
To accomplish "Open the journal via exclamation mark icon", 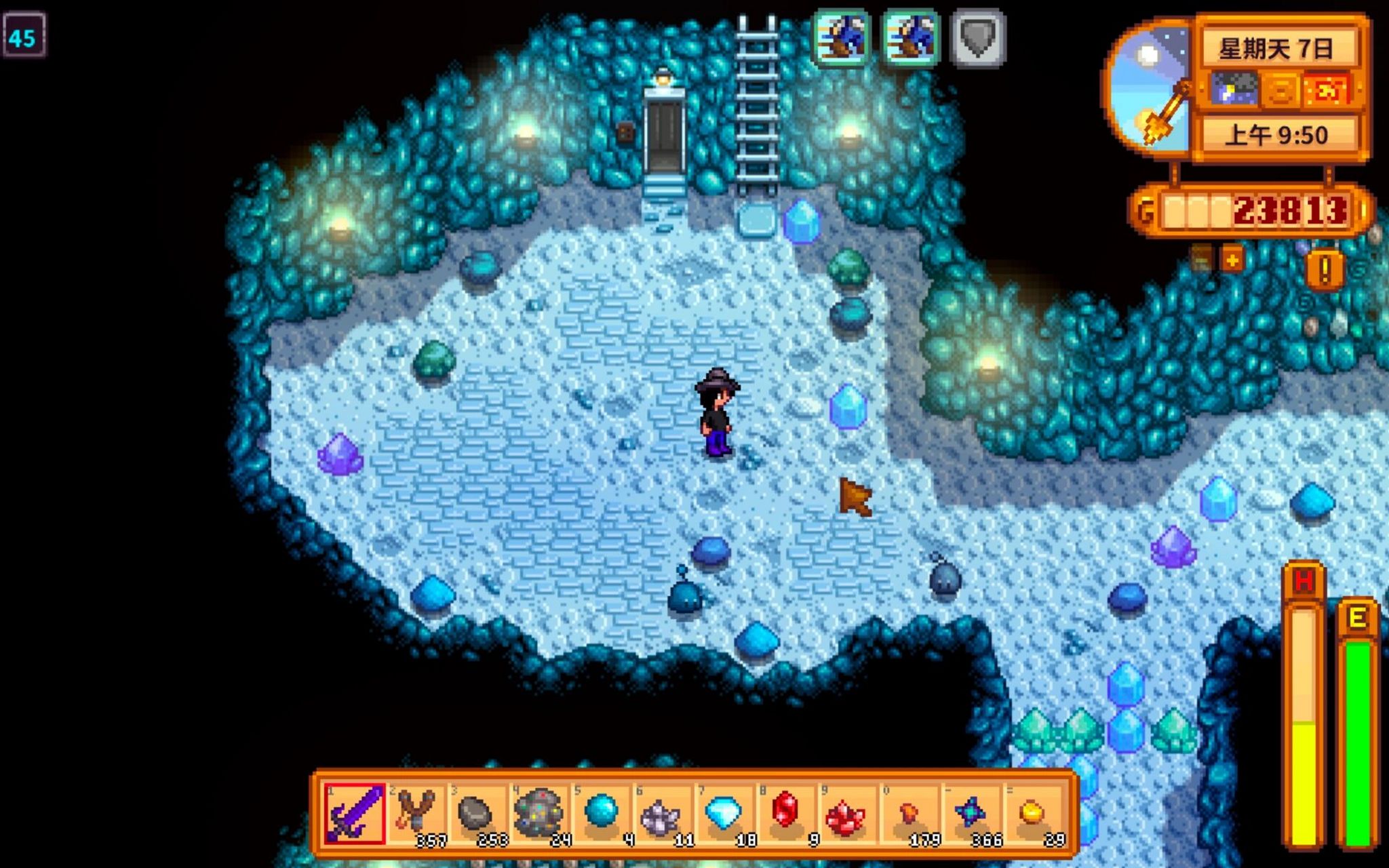I will pos(1325,269).
